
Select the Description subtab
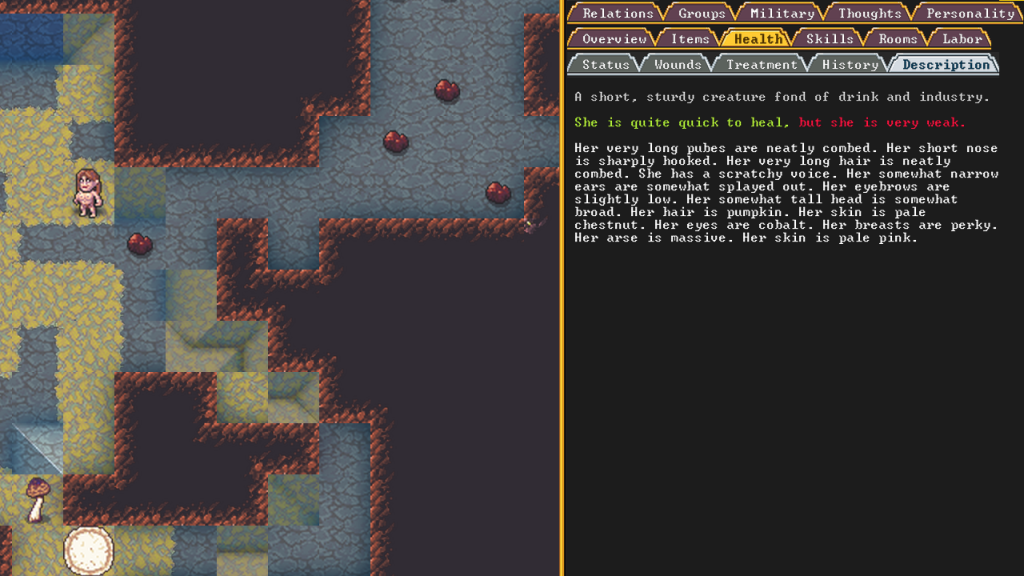(x=945, y=65)
